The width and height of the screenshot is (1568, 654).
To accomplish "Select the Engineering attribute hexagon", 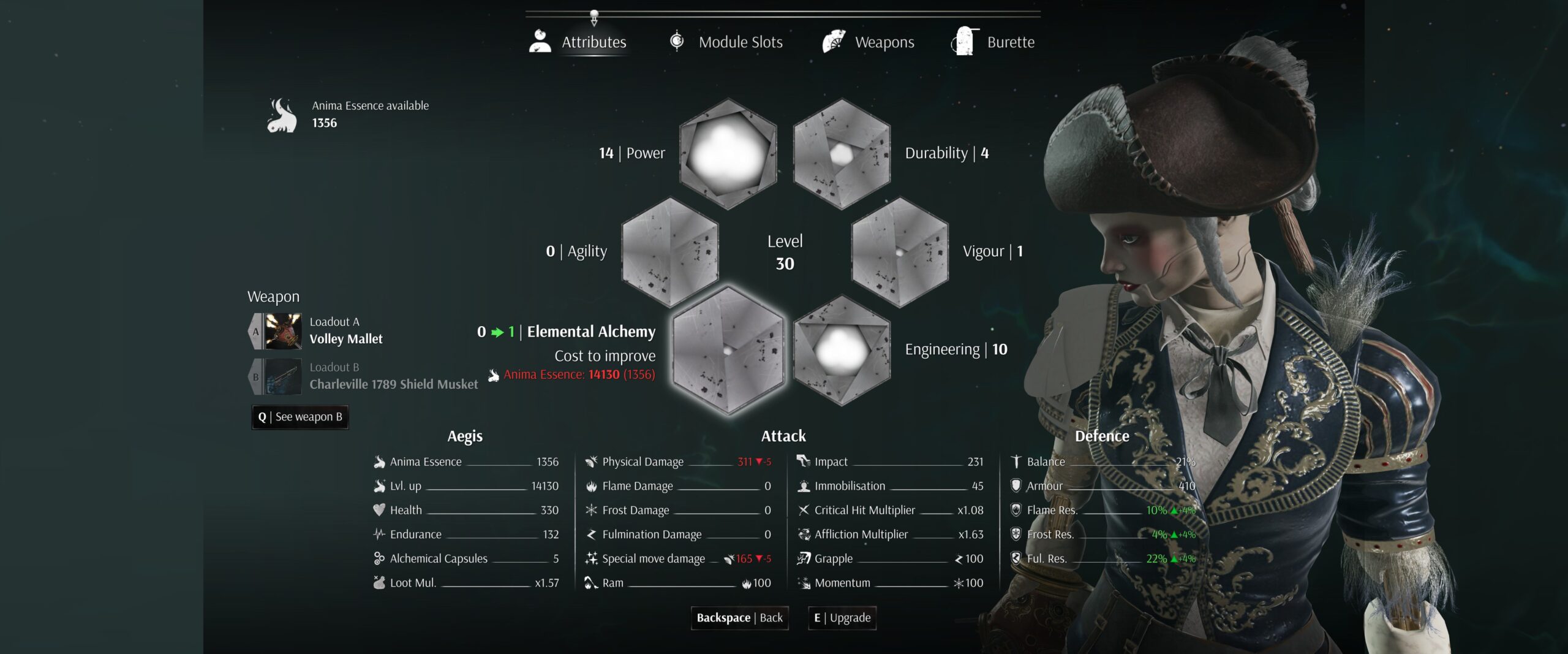I will 842,350.
